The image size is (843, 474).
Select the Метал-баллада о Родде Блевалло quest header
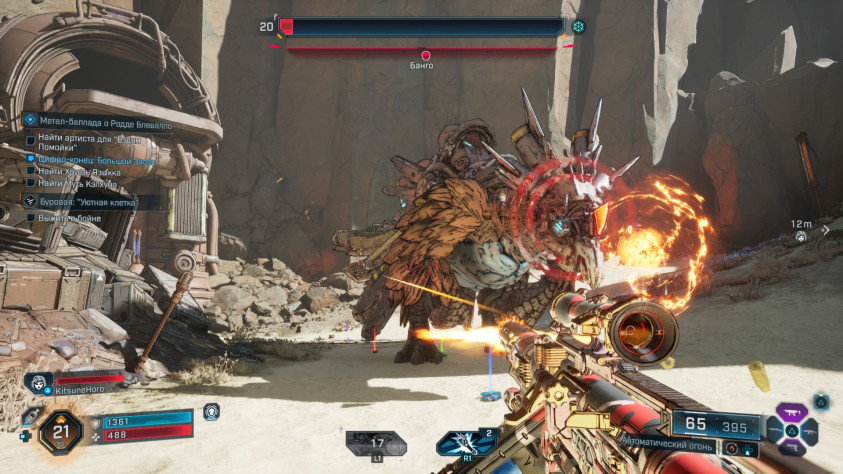pyautogui.click(x=98, y=125)
